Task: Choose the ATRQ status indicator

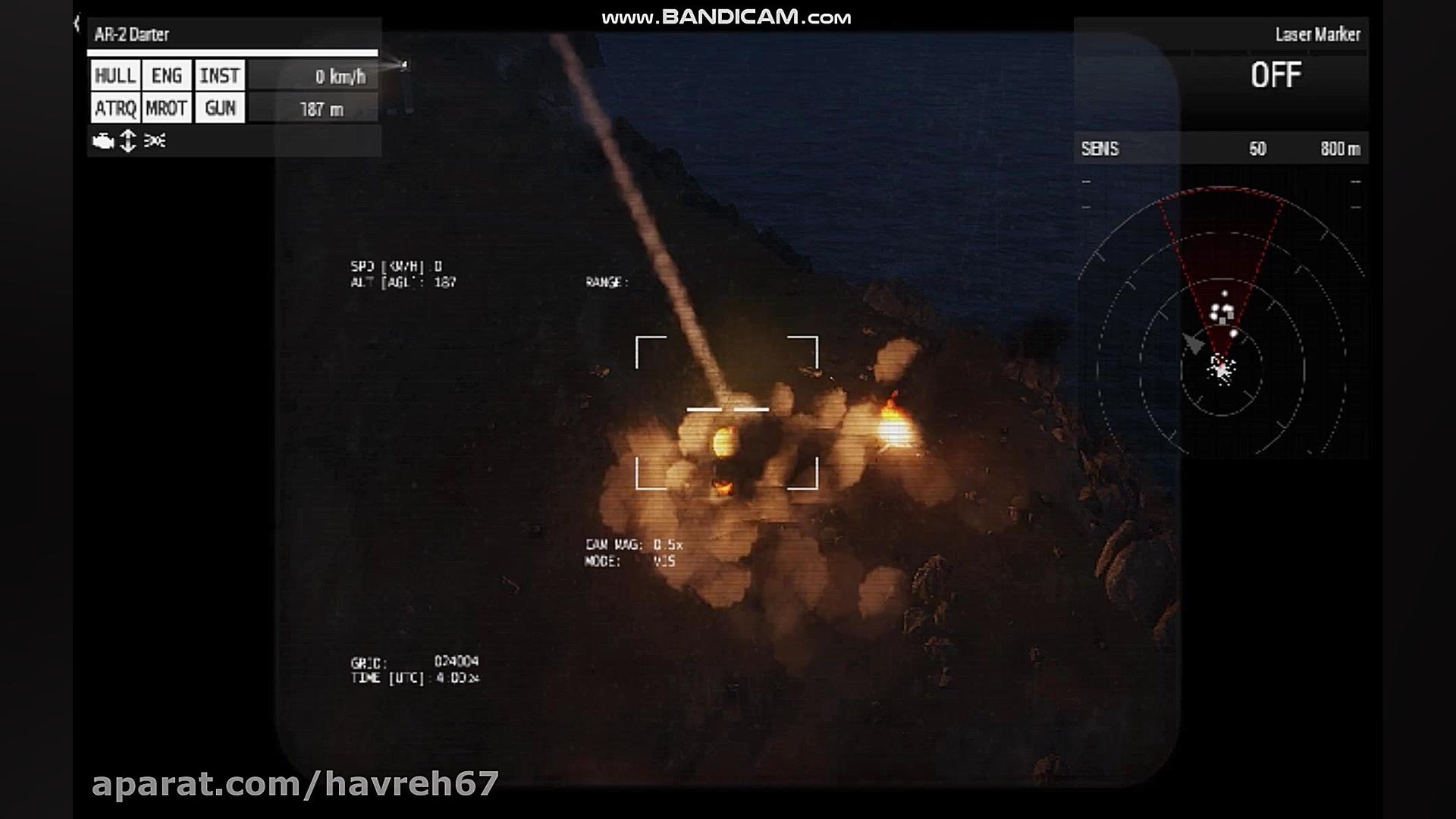Action: click(x=115, y=108)
